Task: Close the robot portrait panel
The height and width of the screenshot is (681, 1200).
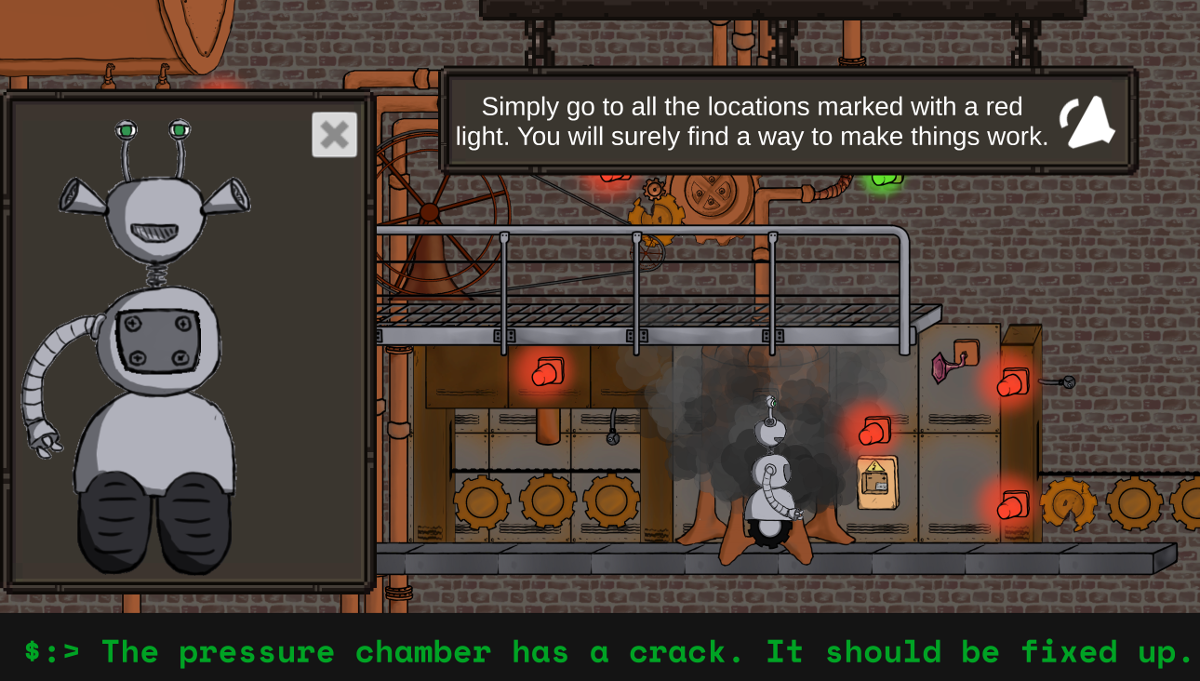Action: coord(334,135)
